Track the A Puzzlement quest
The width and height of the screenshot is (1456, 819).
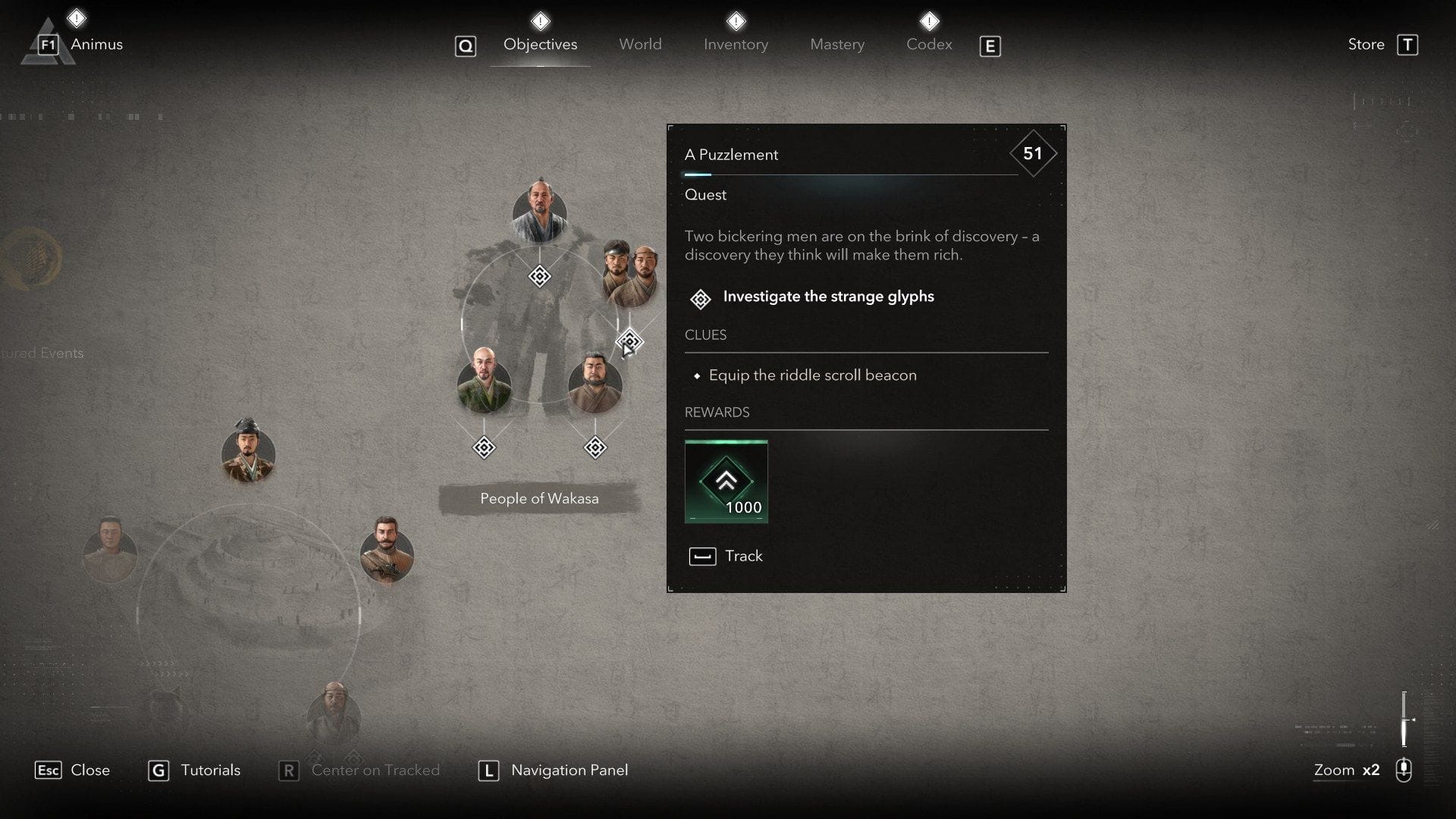coord(725,556)
